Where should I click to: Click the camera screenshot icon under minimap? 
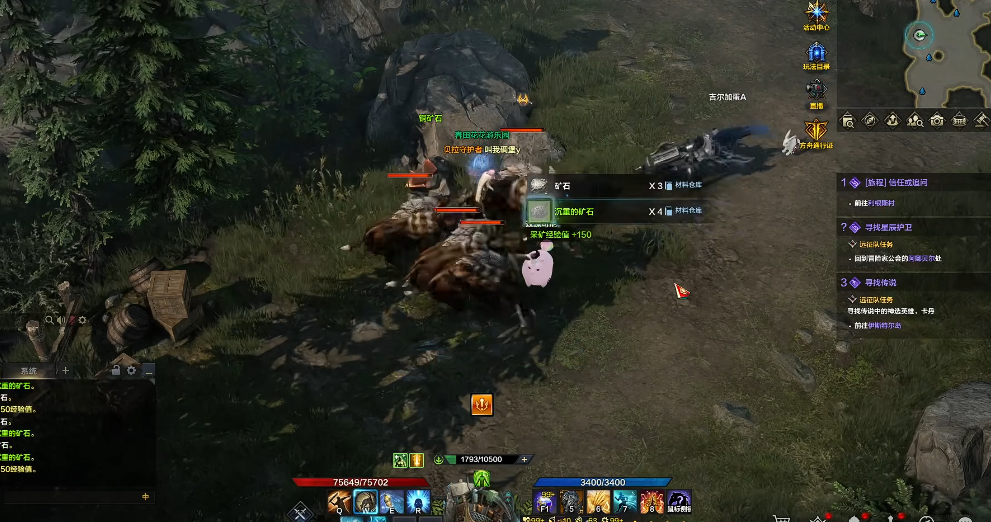(x=937, y=120)
